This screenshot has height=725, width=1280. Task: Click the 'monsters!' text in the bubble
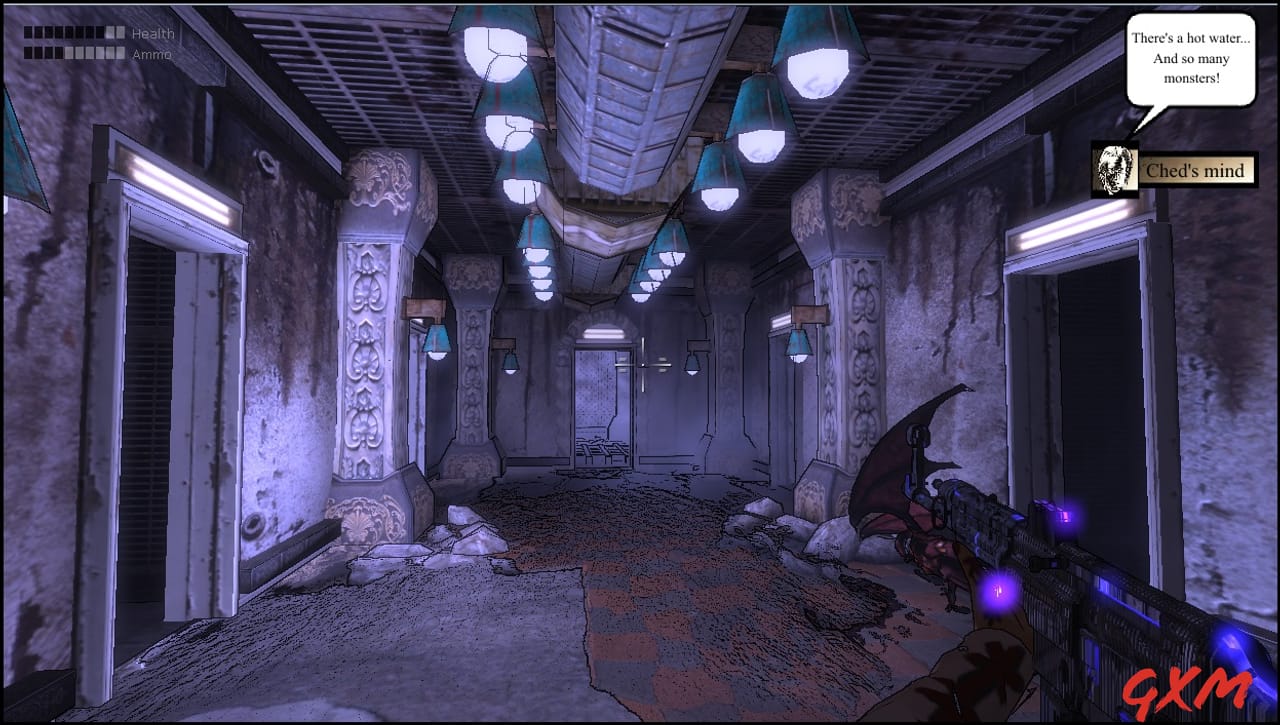coord(1190,76)
